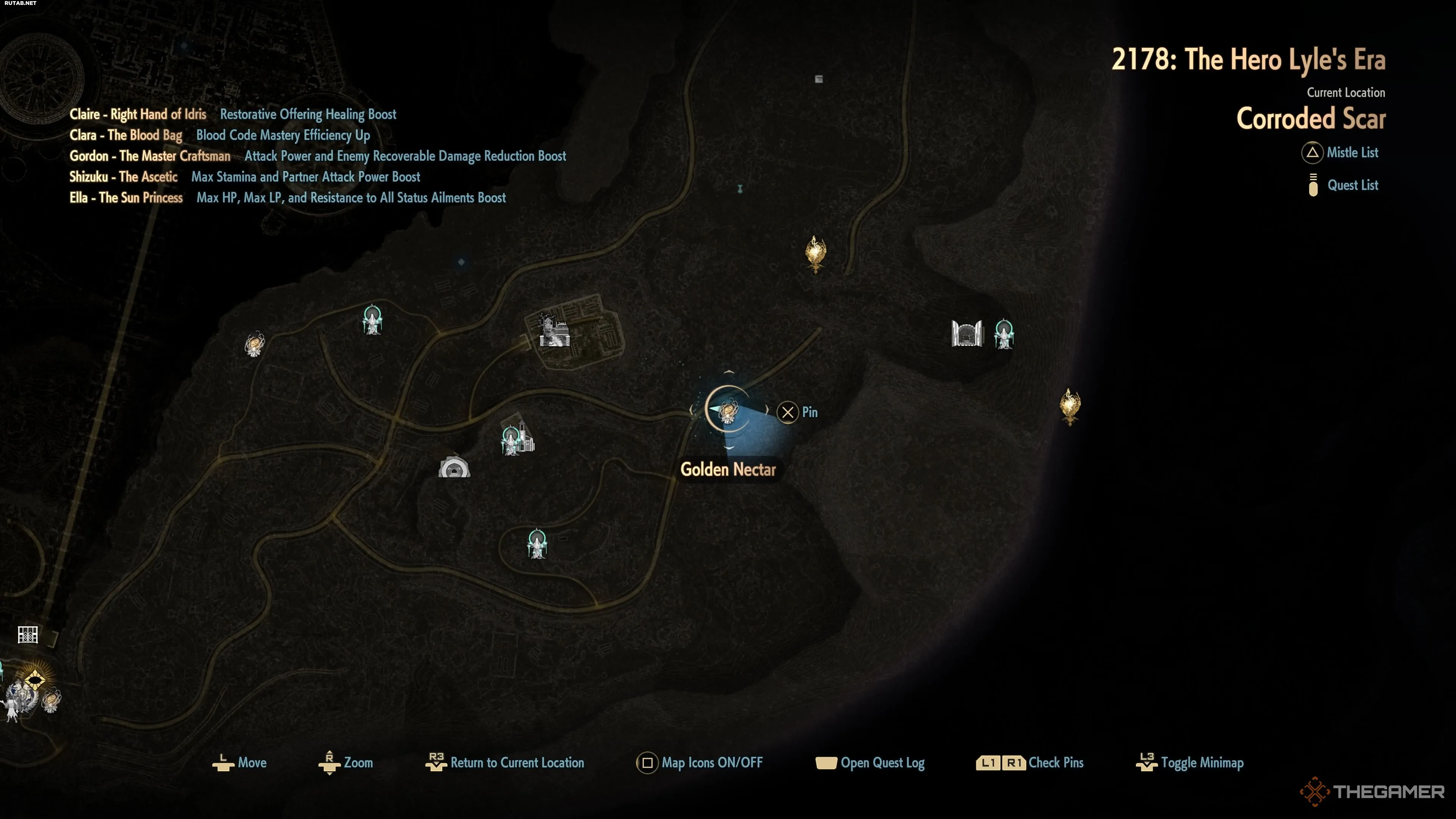
Task: Open the Mistle List
Action: pos(1351,152)
